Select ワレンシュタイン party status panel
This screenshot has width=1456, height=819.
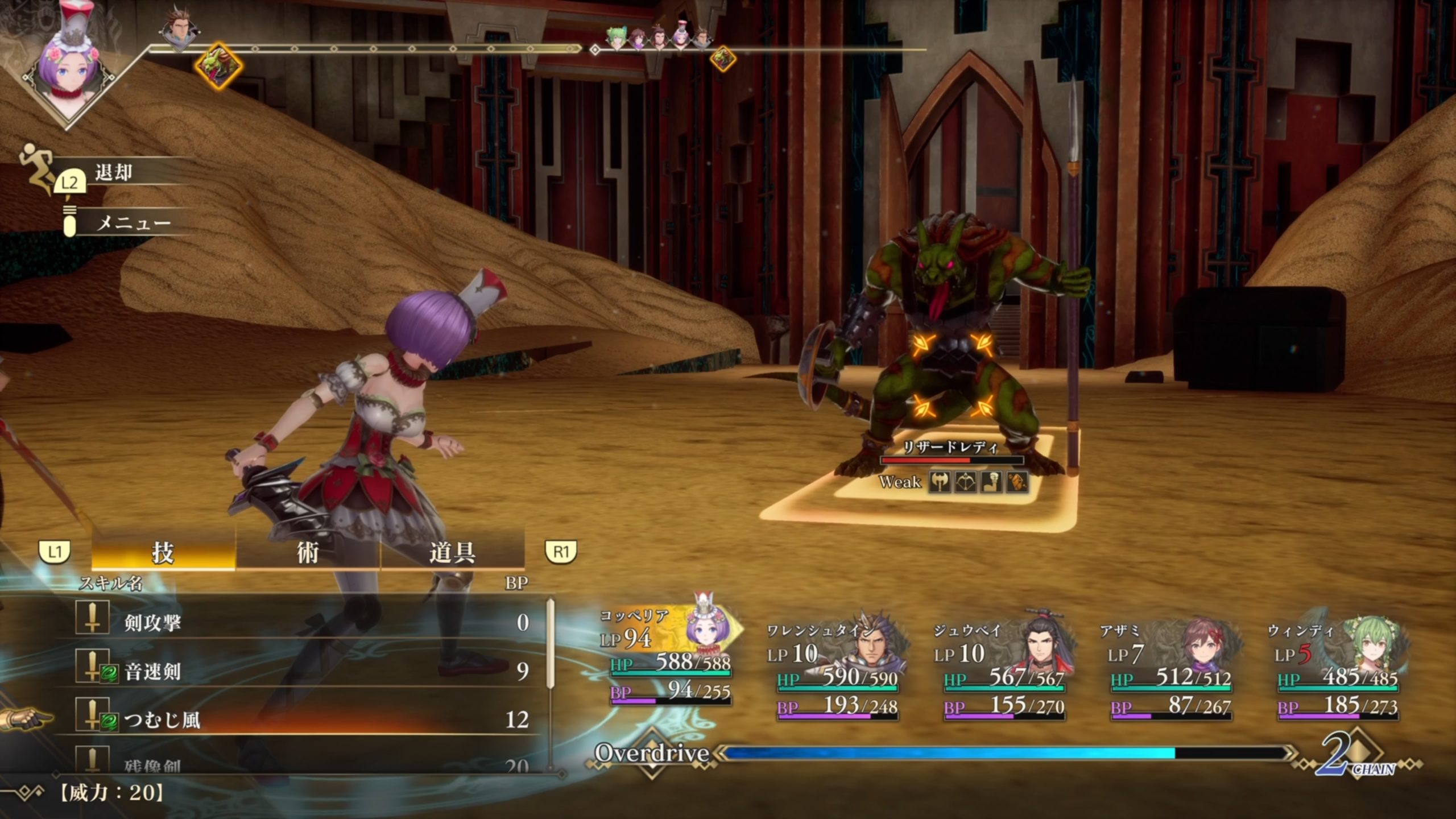tap(837, 671)
